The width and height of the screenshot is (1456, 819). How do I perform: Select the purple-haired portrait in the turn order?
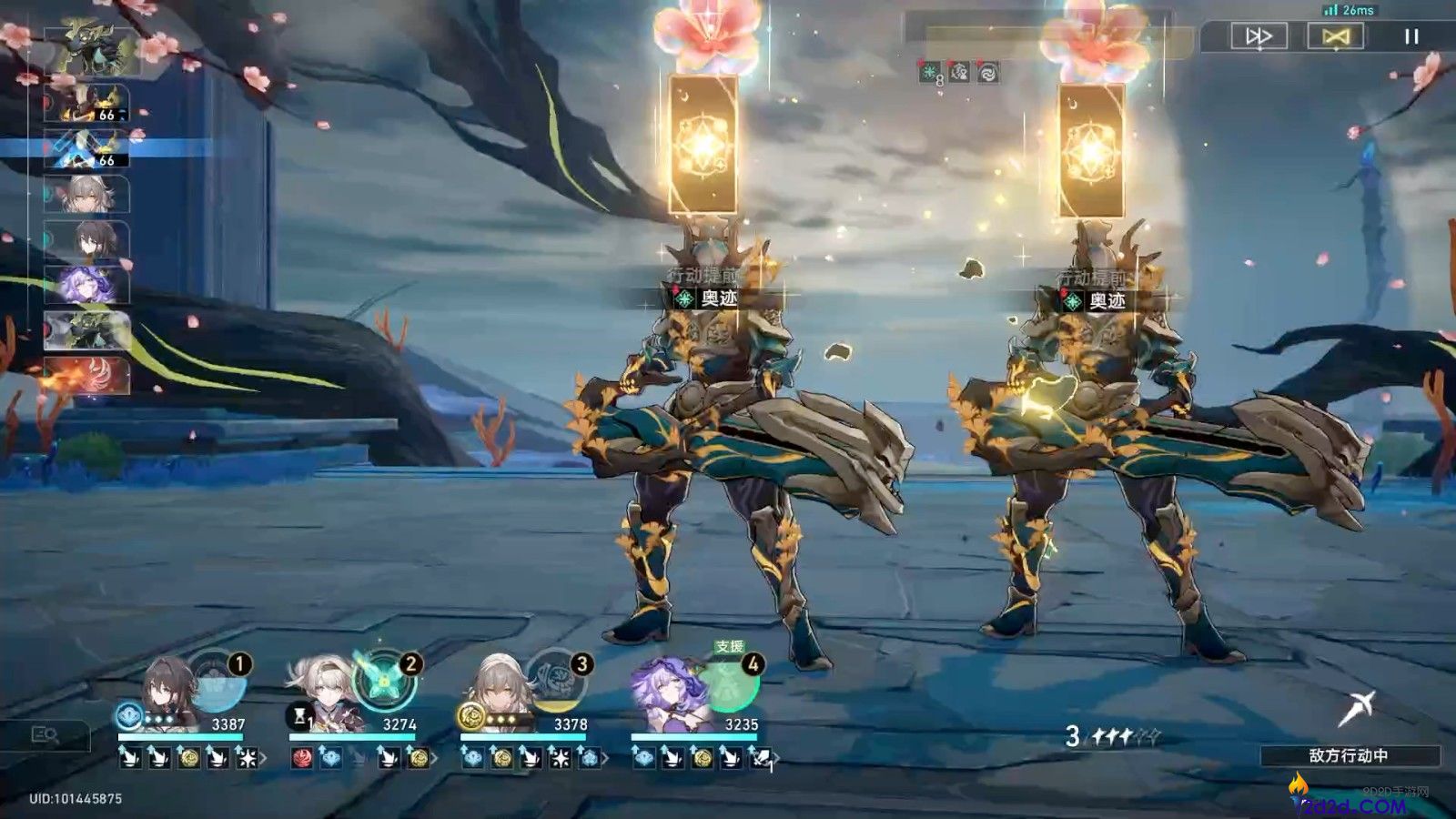point(87,285)
